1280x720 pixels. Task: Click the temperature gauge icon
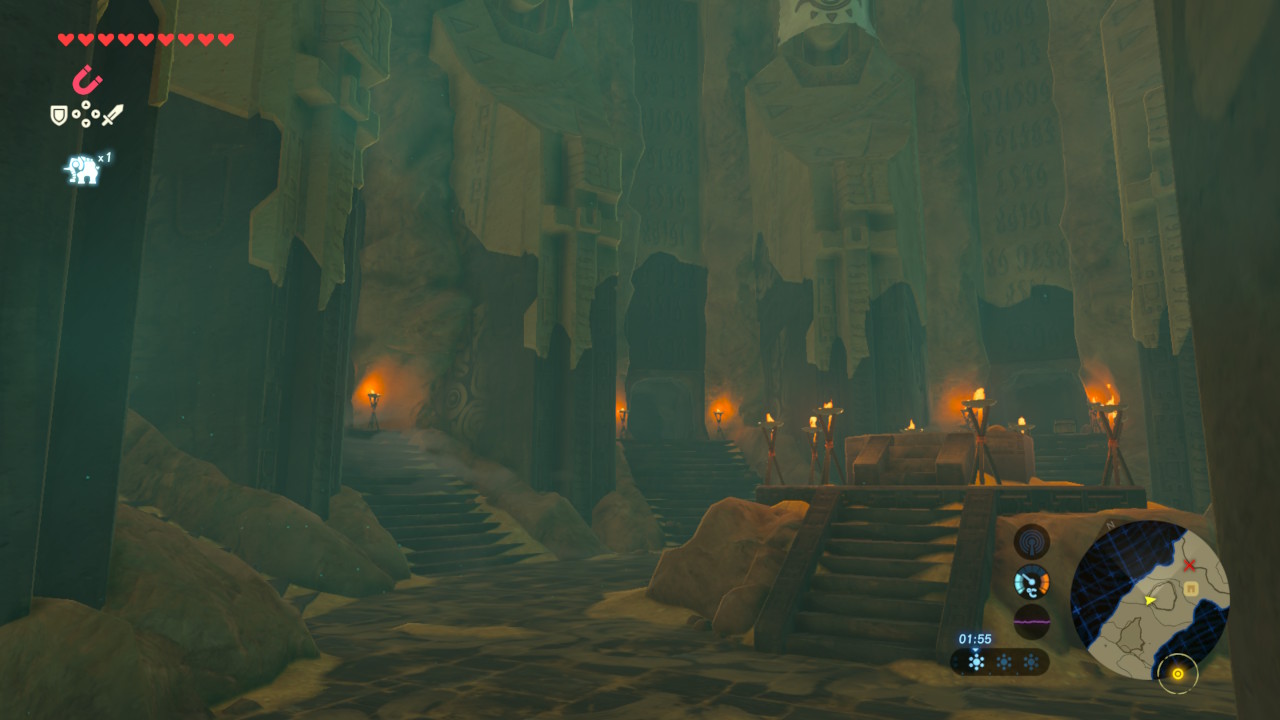(1032, 581)
